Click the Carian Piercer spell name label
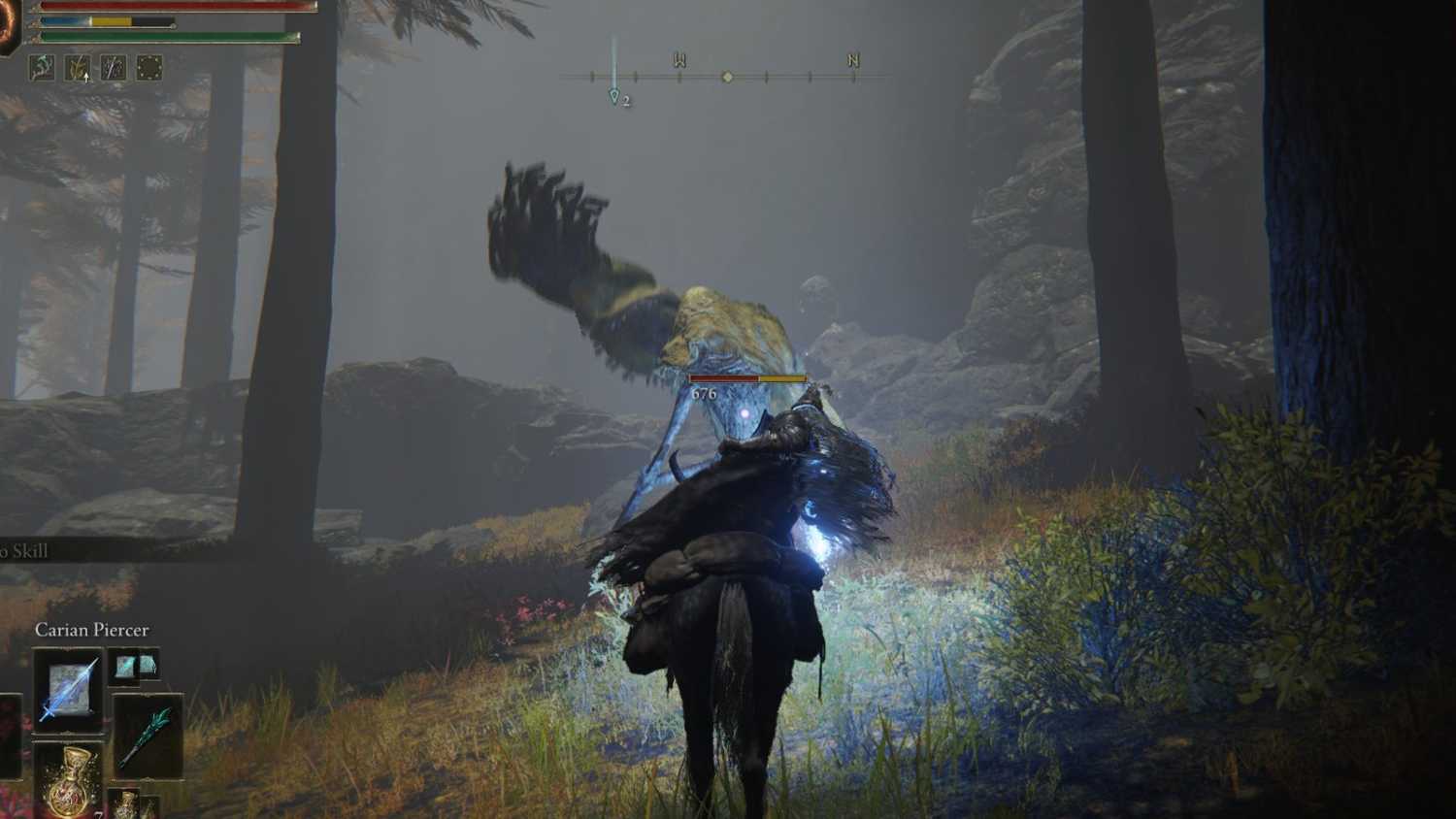This screenshot has width=1456, height=819. 91,629
